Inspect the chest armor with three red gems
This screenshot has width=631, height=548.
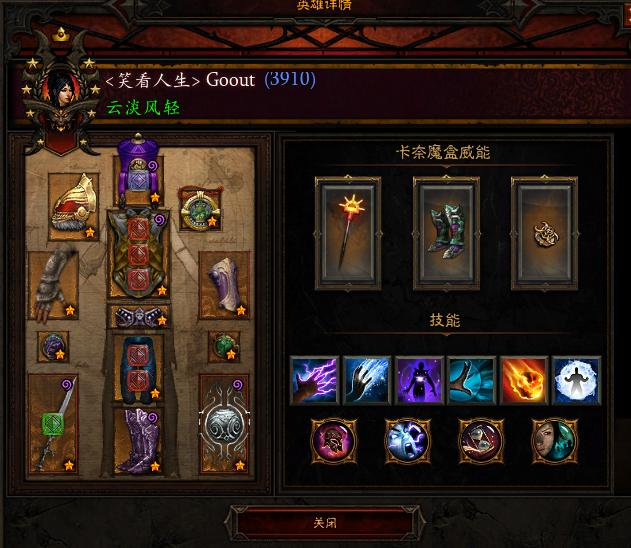coord(138,254)
